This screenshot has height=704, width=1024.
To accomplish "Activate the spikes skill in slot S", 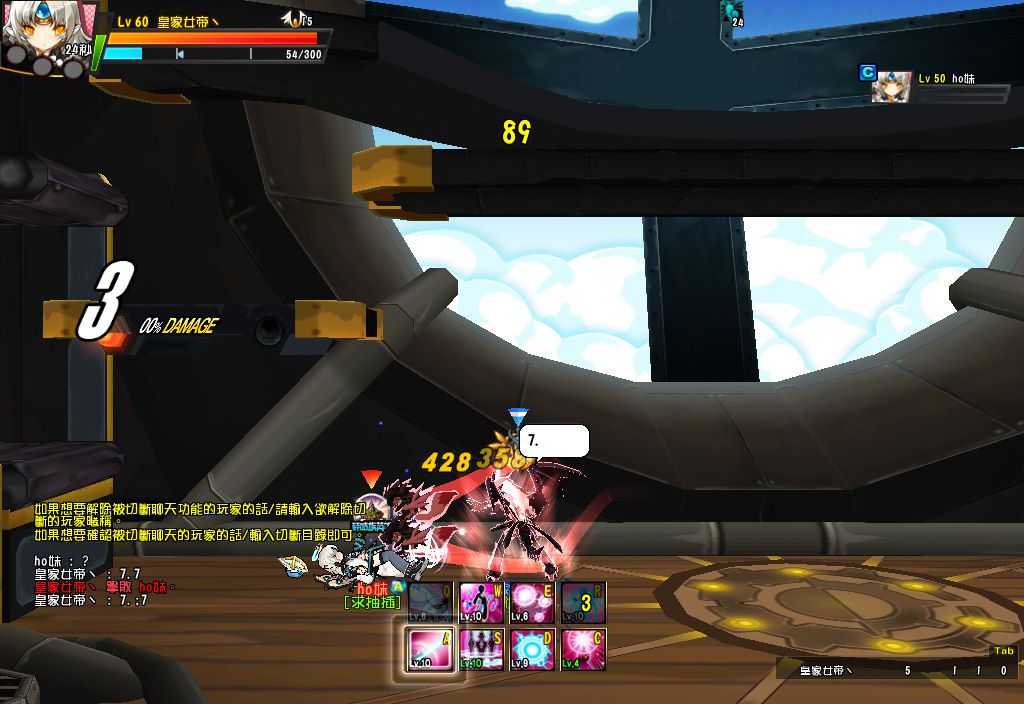I will [x=480, y=649].
